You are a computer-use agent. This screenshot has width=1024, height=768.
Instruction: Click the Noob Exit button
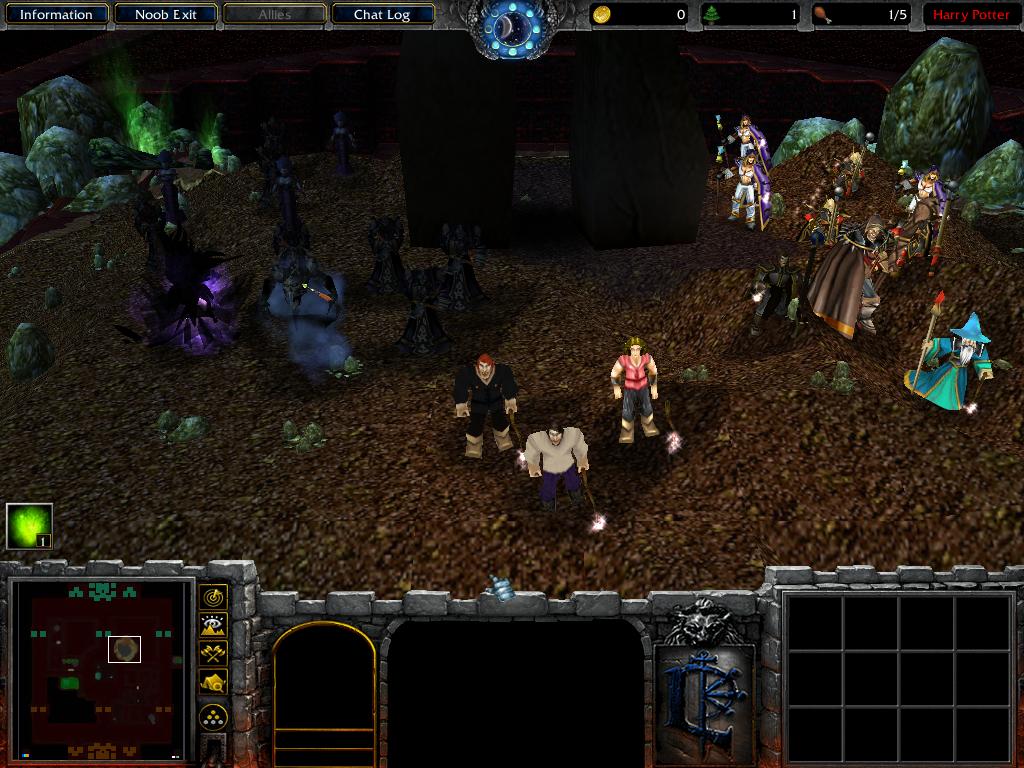pyautogui.click(x=167, y=15)
